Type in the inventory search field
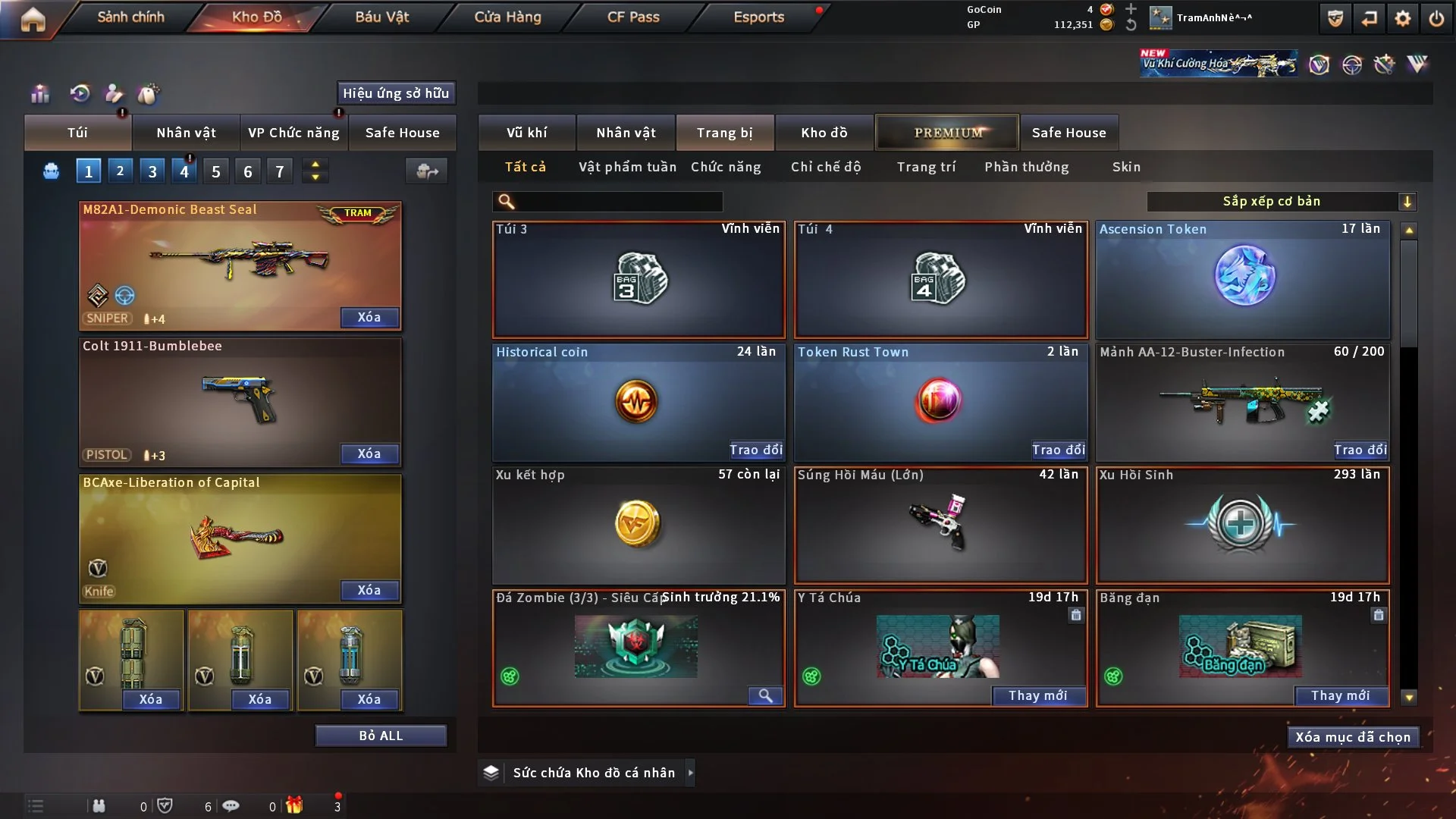The width and height of the screenshot is (1456, 819). pyautogui.click(x=618, y=202)
